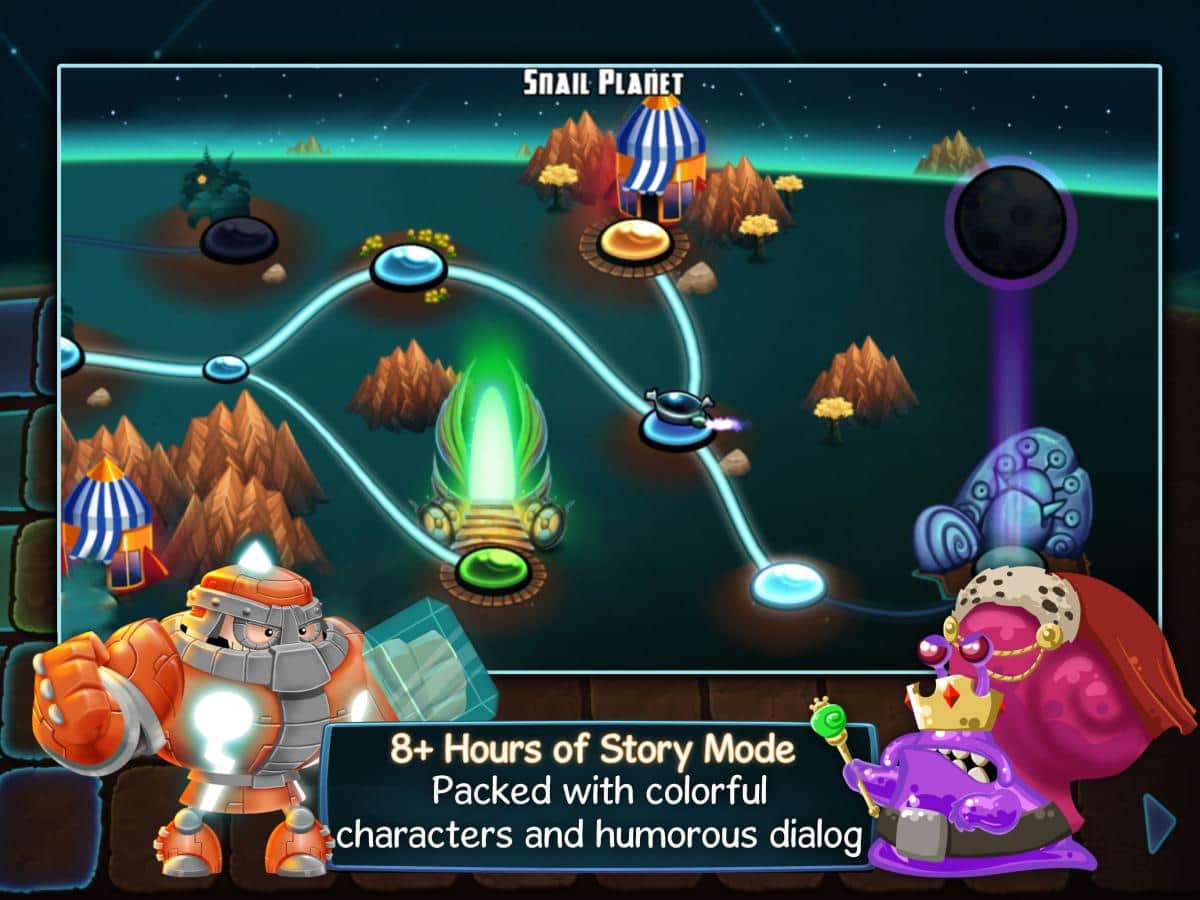Screen dimensions: 1200x900
Task: Enter the green level node at the portal
Action: [x=492, y=569]
